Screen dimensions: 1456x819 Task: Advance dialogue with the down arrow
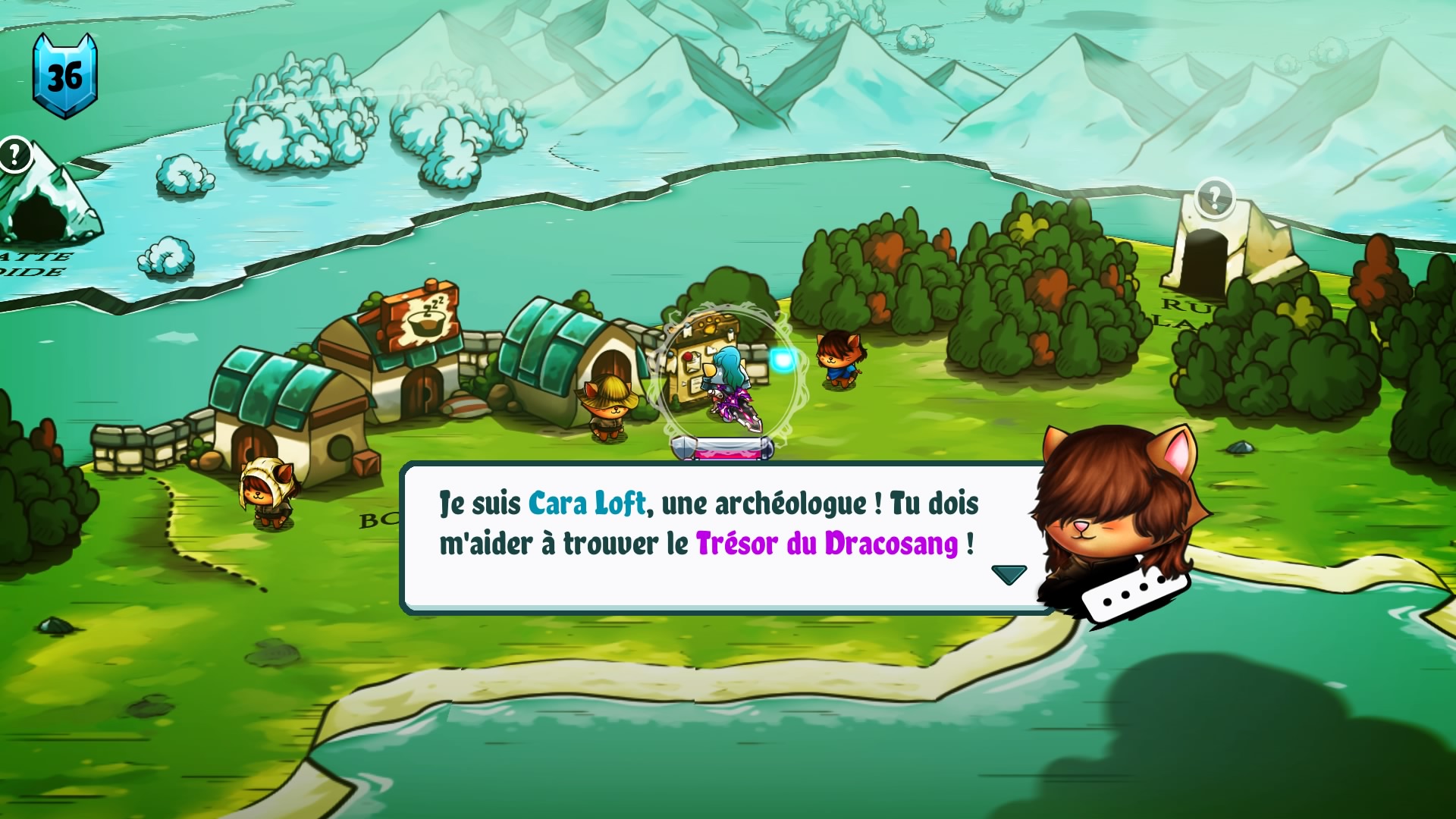coord(1009,574)
